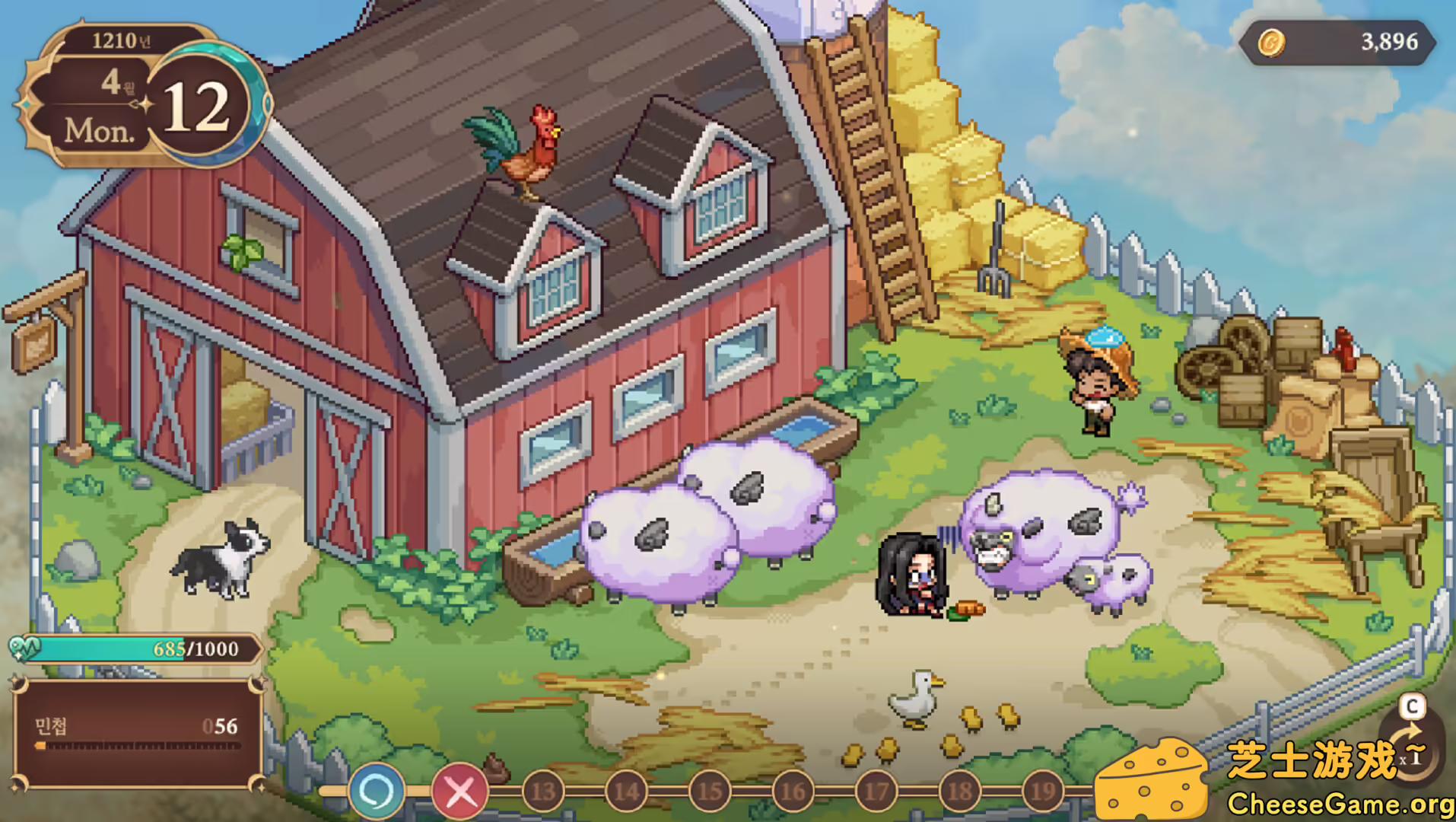Click the blue swirl timeline node

pyautogui.click(x=376, y=792)
